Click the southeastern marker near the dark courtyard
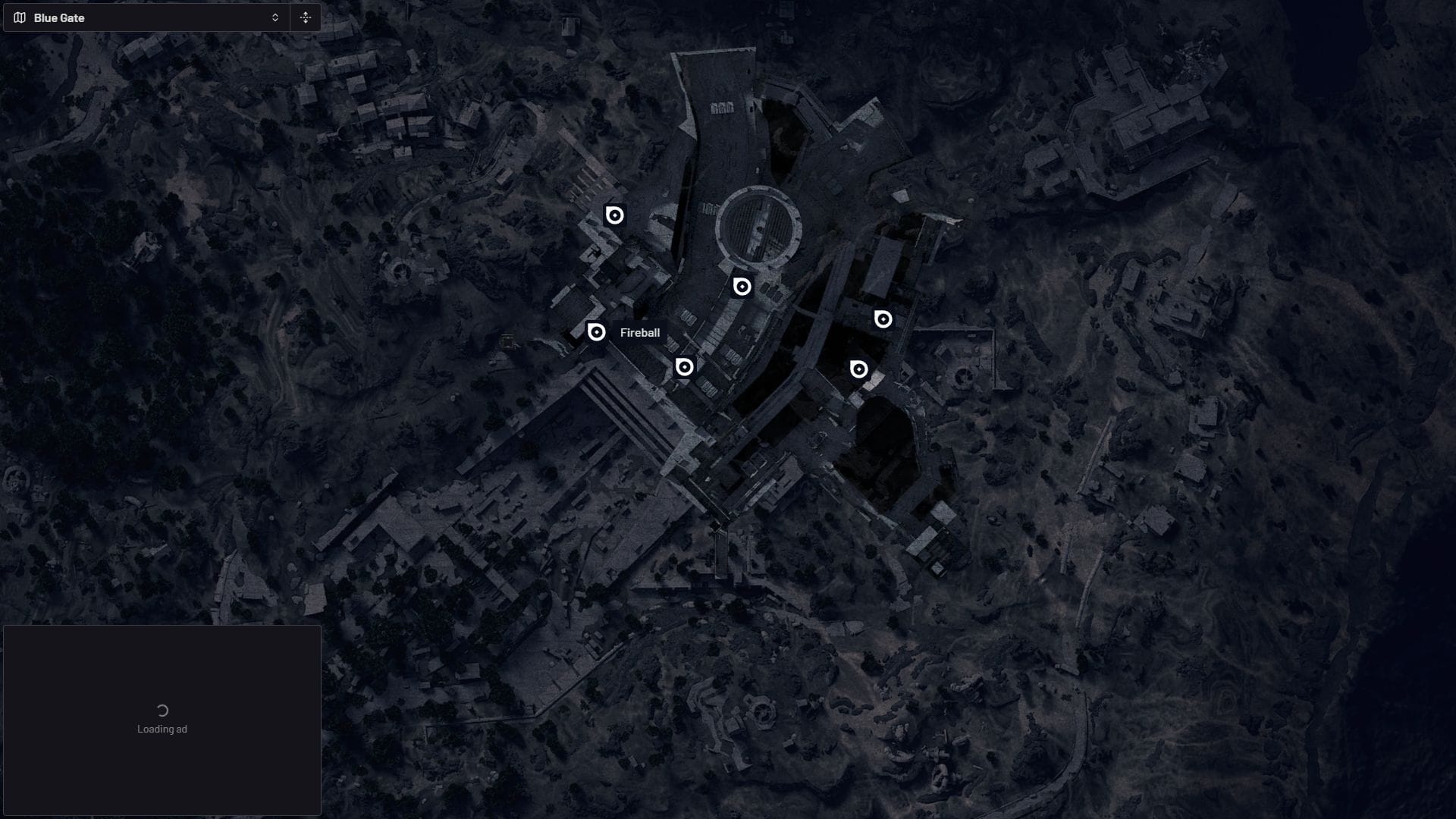 click(858, 370)
